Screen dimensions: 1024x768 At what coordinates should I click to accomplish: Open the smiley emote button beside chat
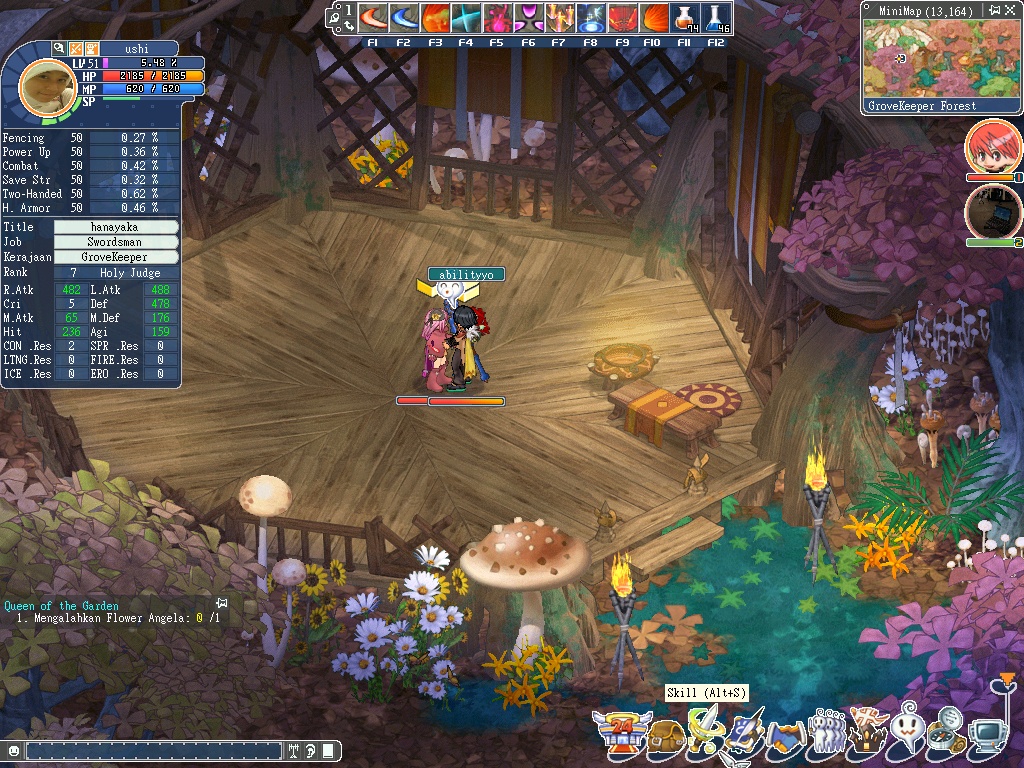tap(14, 750)
